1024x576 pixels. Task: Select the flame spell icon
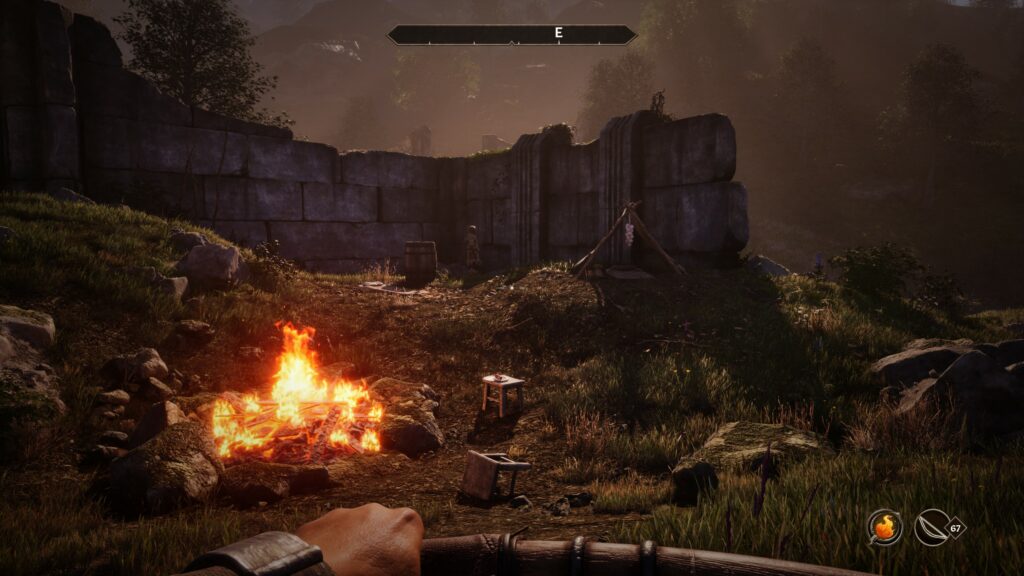pyautogui.click(x=884, y=526)
